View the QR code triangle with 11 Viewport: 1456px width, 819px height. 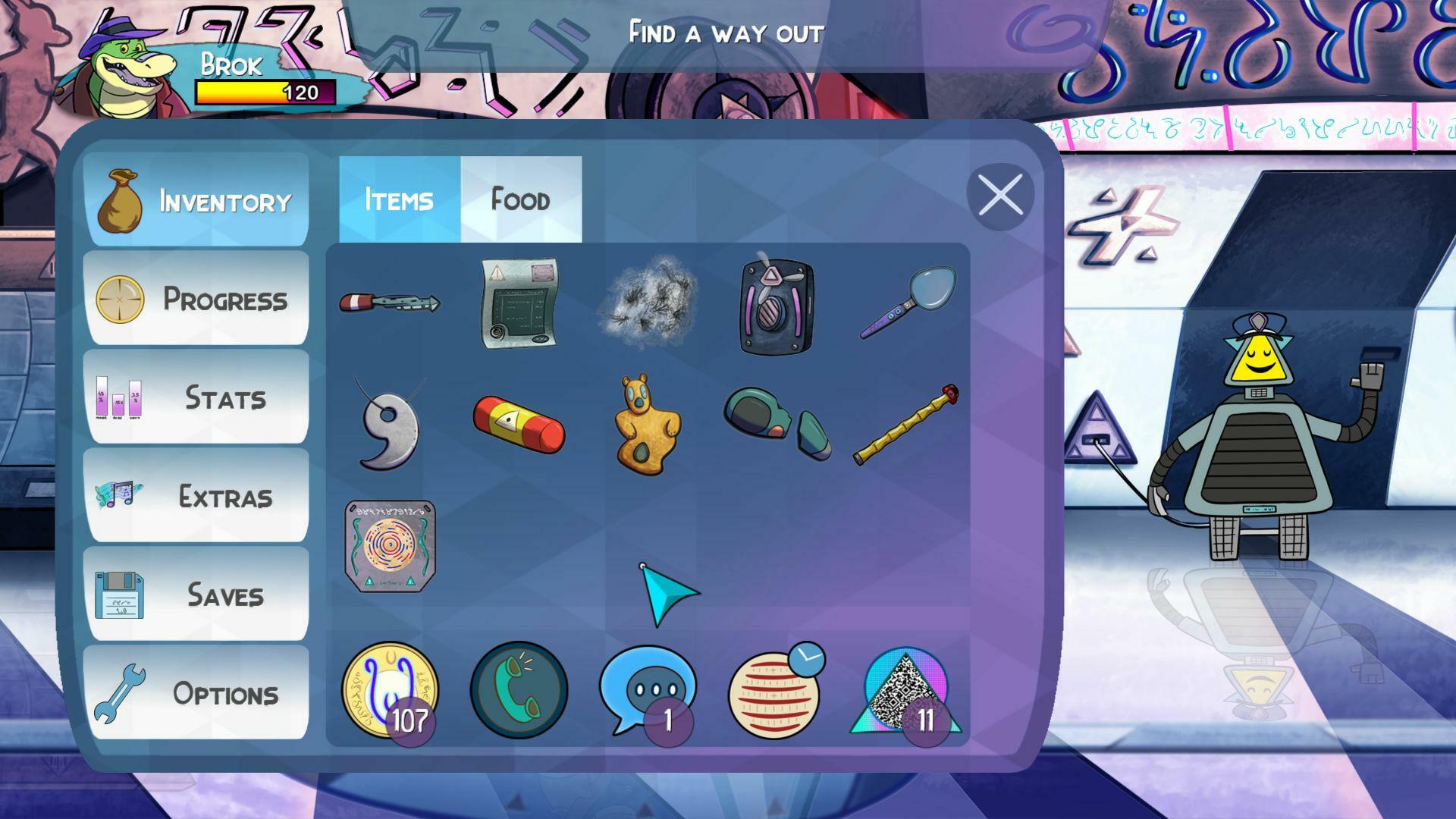[903, 692]
